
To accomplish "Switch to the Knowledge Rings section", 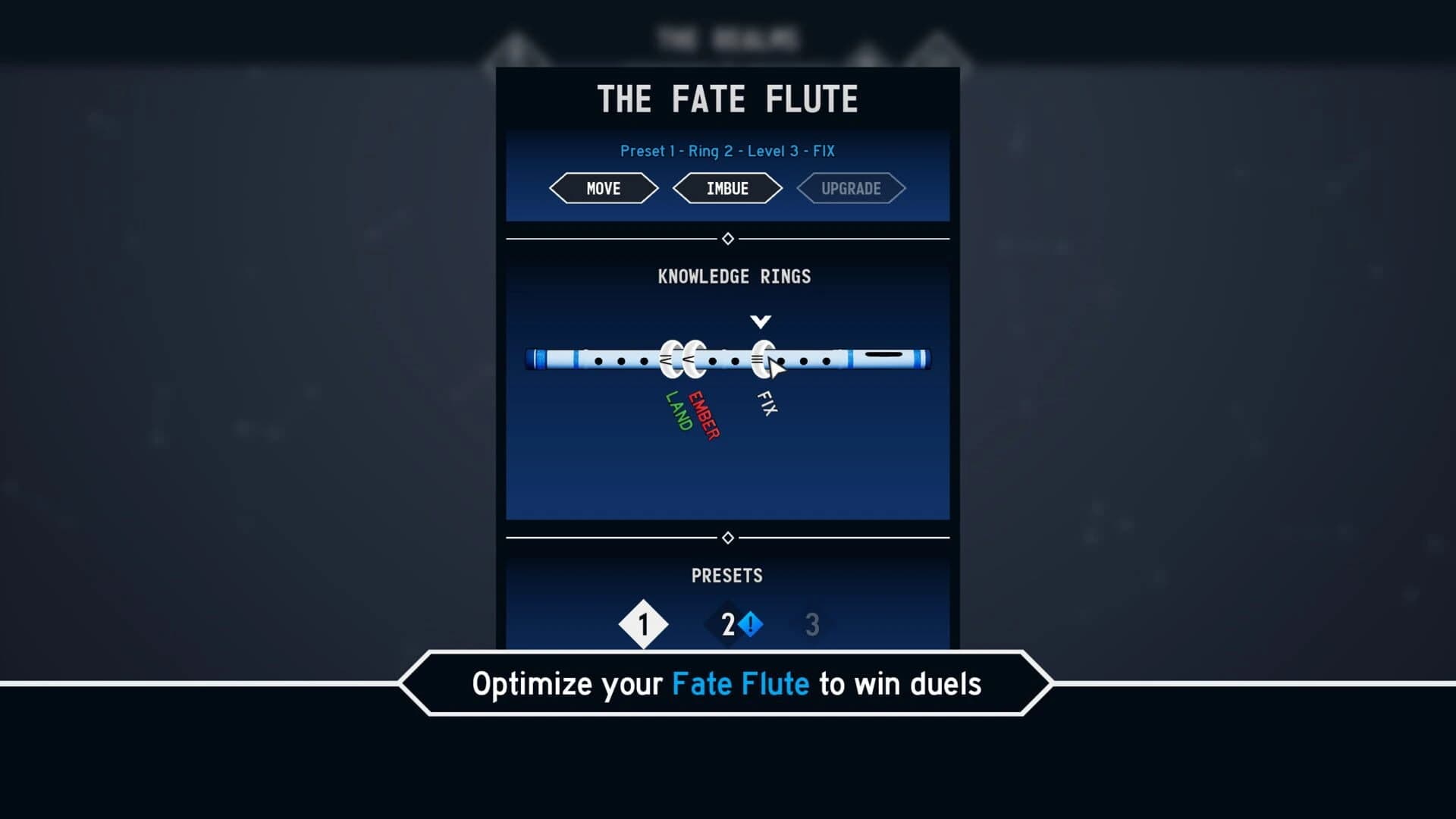I will [x=736, y=276].
